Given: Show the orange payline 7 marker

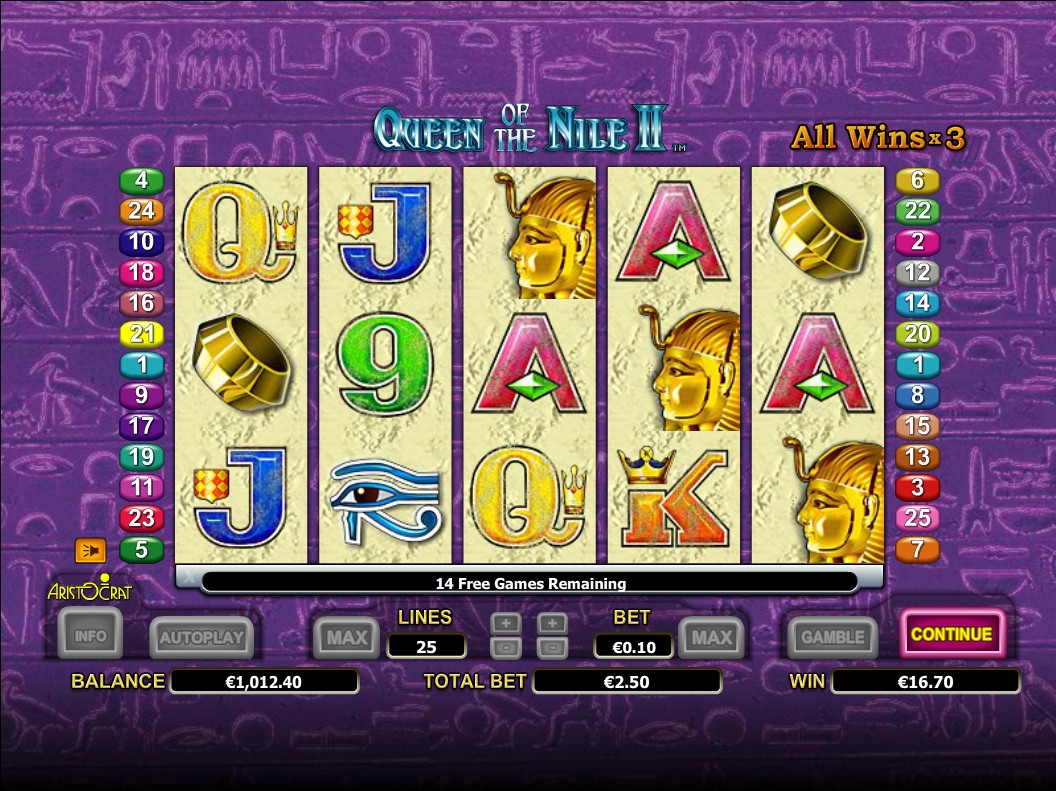Looking at the screenshot, I should (x=917, y=549).
